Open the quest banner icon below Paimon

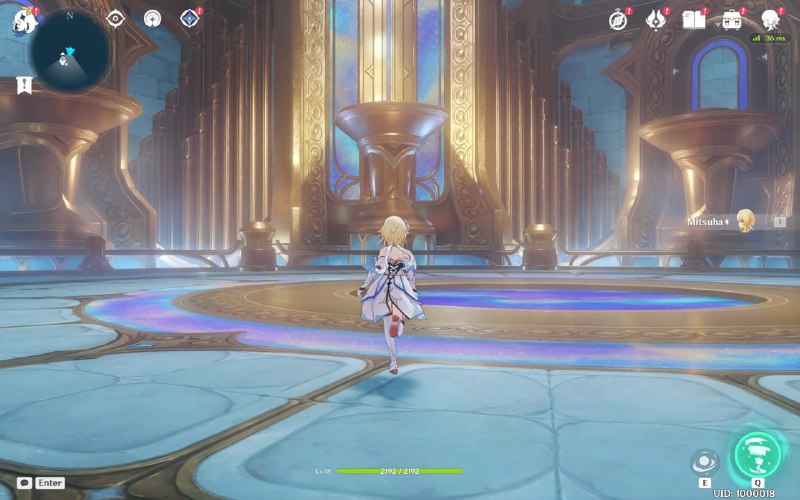click(23, 85)
